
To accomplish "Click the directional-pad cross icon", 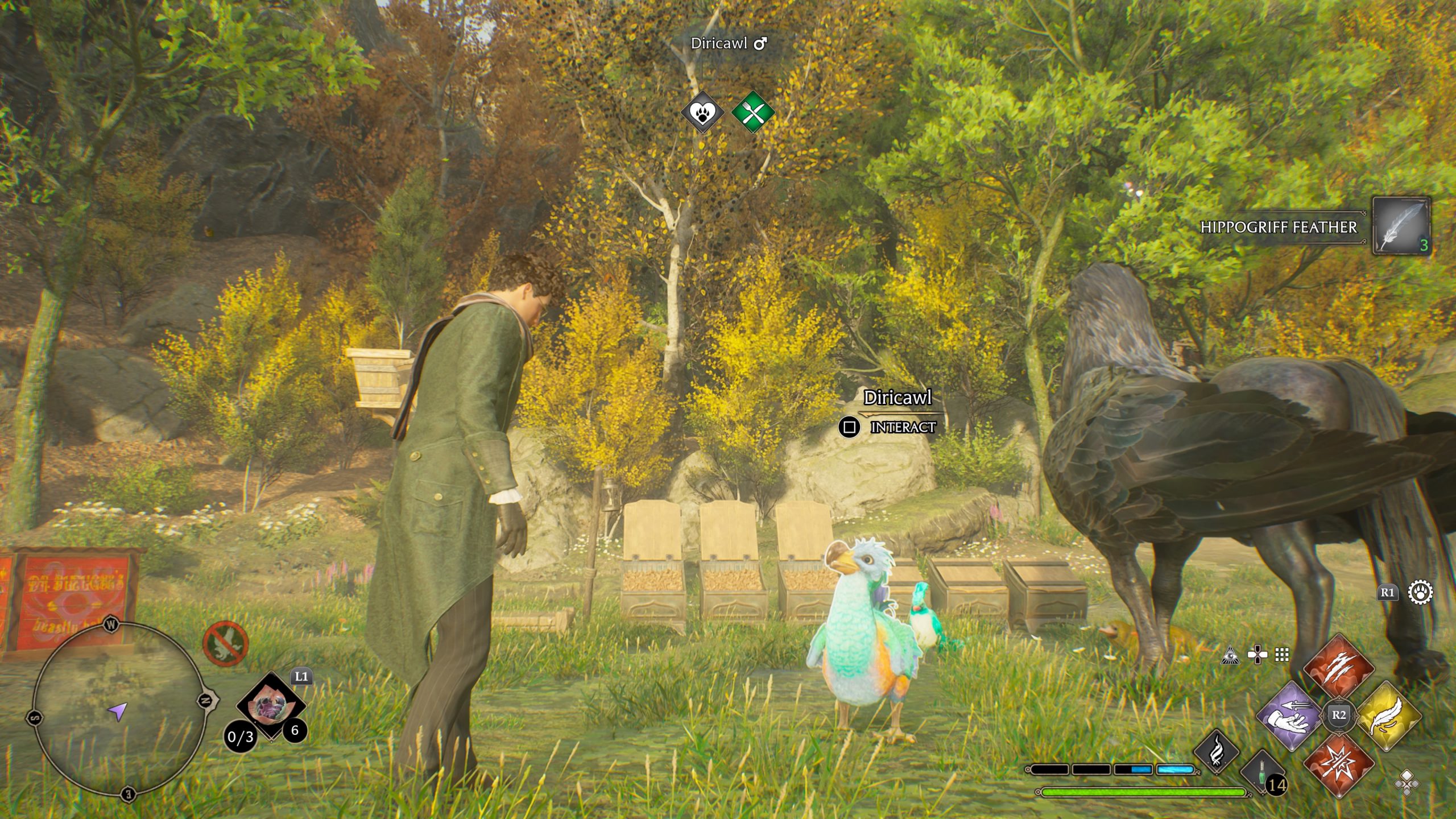I will tap(1256, 656).
